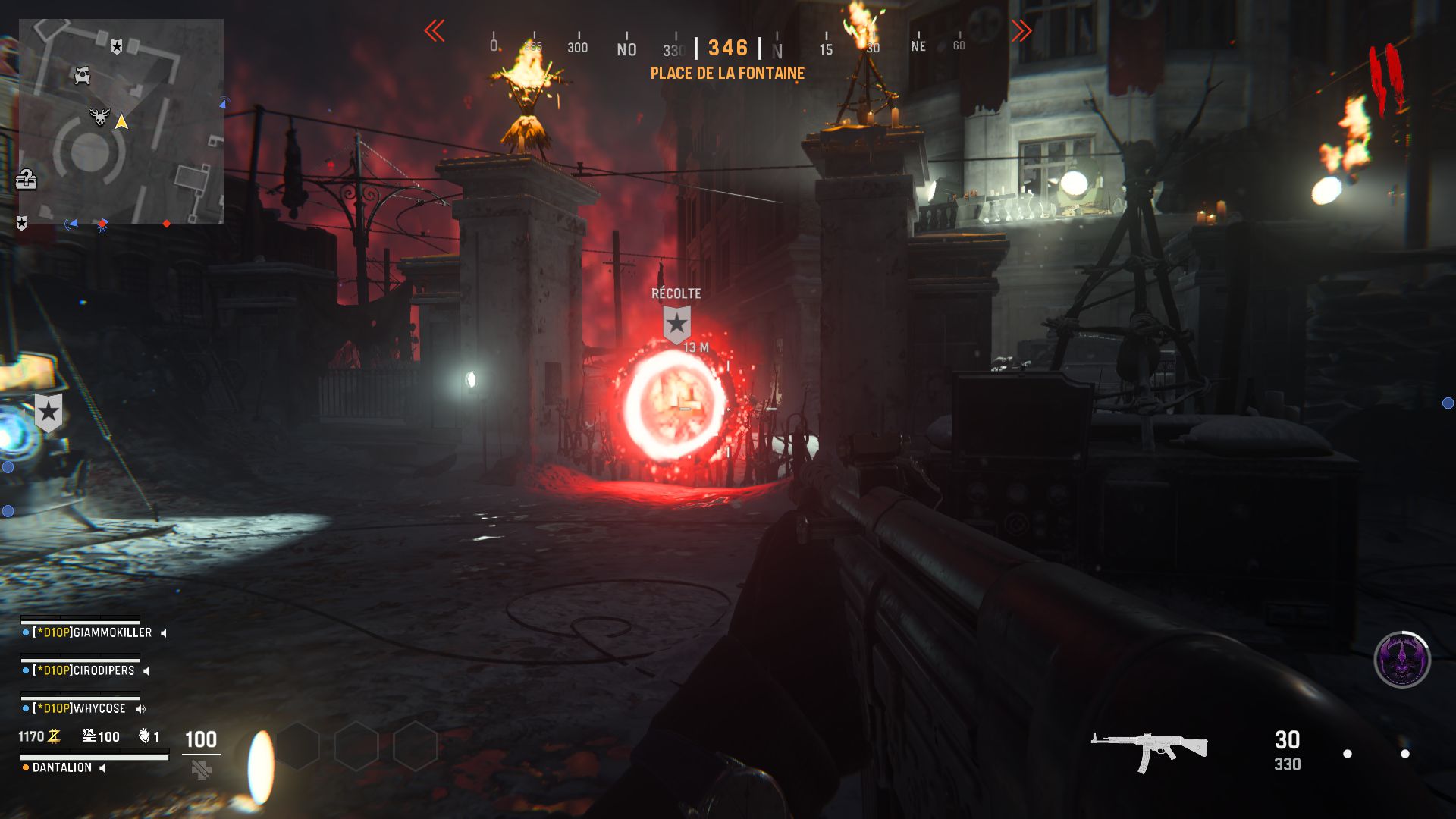Select squad member GIAMMOKILLER
Image resolution: width=1456 pixels, height=819 pixels.
[x=91, y=632]
